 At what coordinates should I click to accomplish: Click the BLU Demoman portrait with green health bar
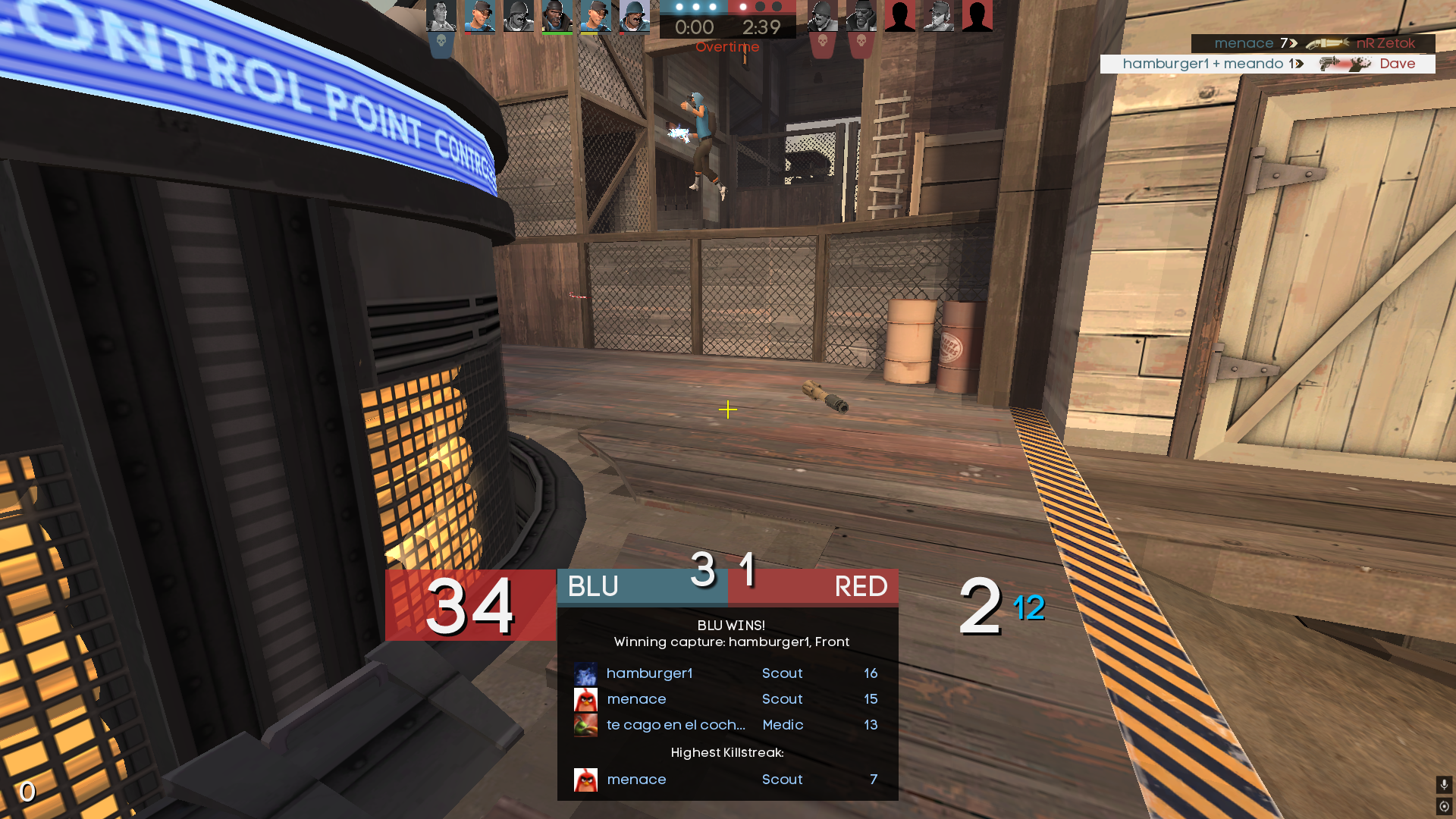point(557,16)
